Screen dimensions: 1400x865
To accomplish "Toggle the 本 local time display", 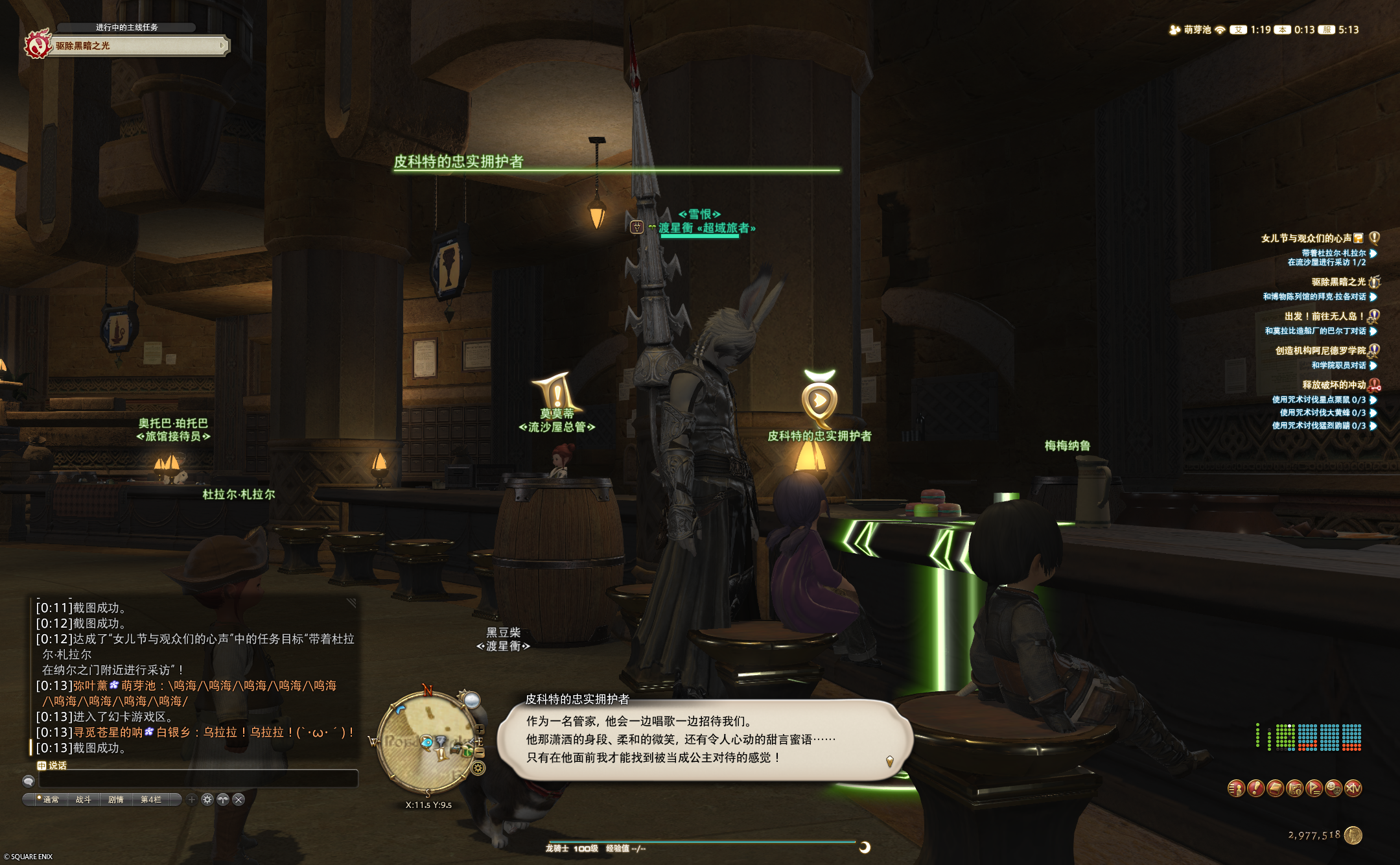I will [x=1282, y=29].
